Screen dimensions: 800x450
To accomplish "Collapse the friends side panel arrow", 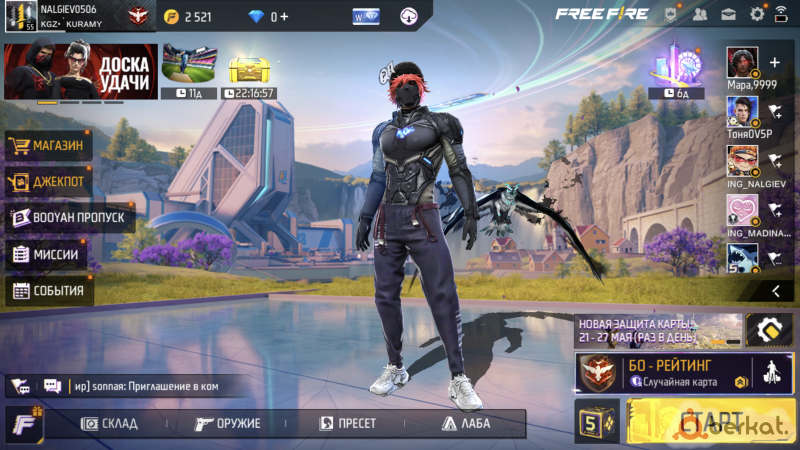I will tap(775, 291).
